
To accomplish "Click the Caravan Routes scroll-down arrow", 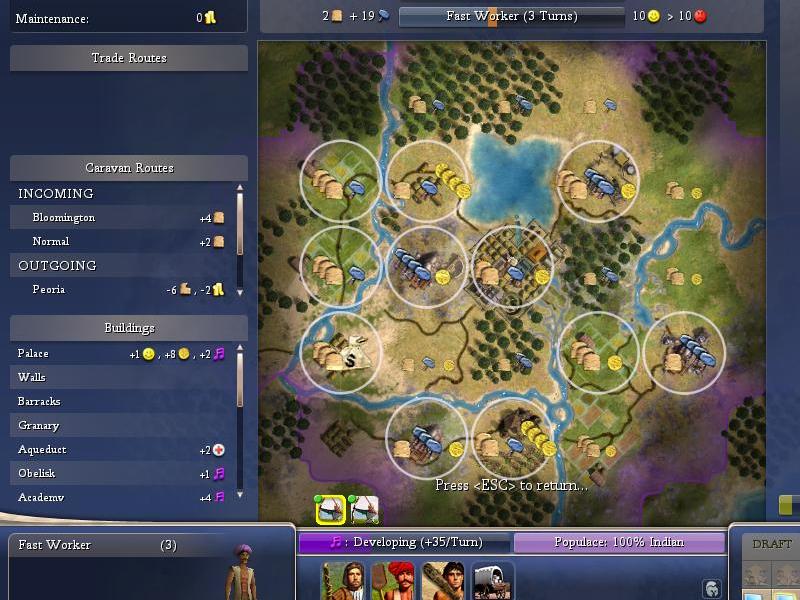I will (240, 292).
